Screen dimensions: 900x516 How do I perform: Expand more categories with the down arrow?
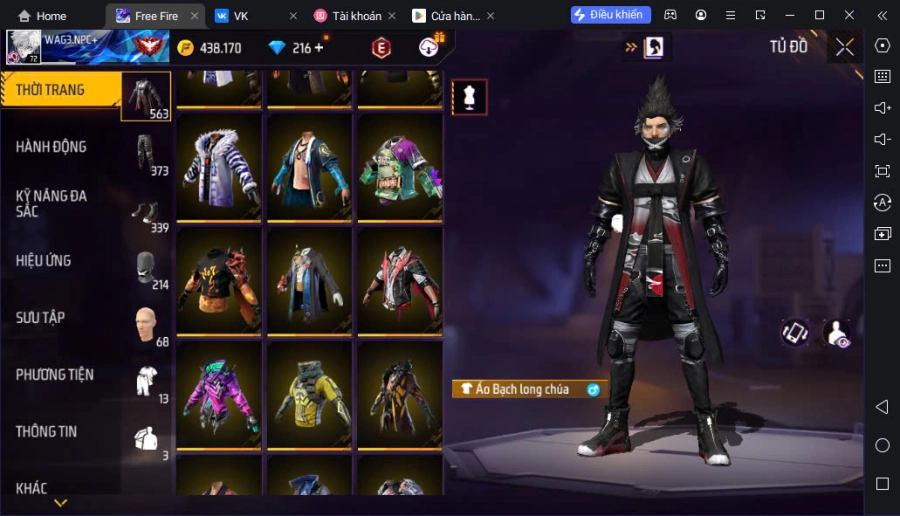60,503
